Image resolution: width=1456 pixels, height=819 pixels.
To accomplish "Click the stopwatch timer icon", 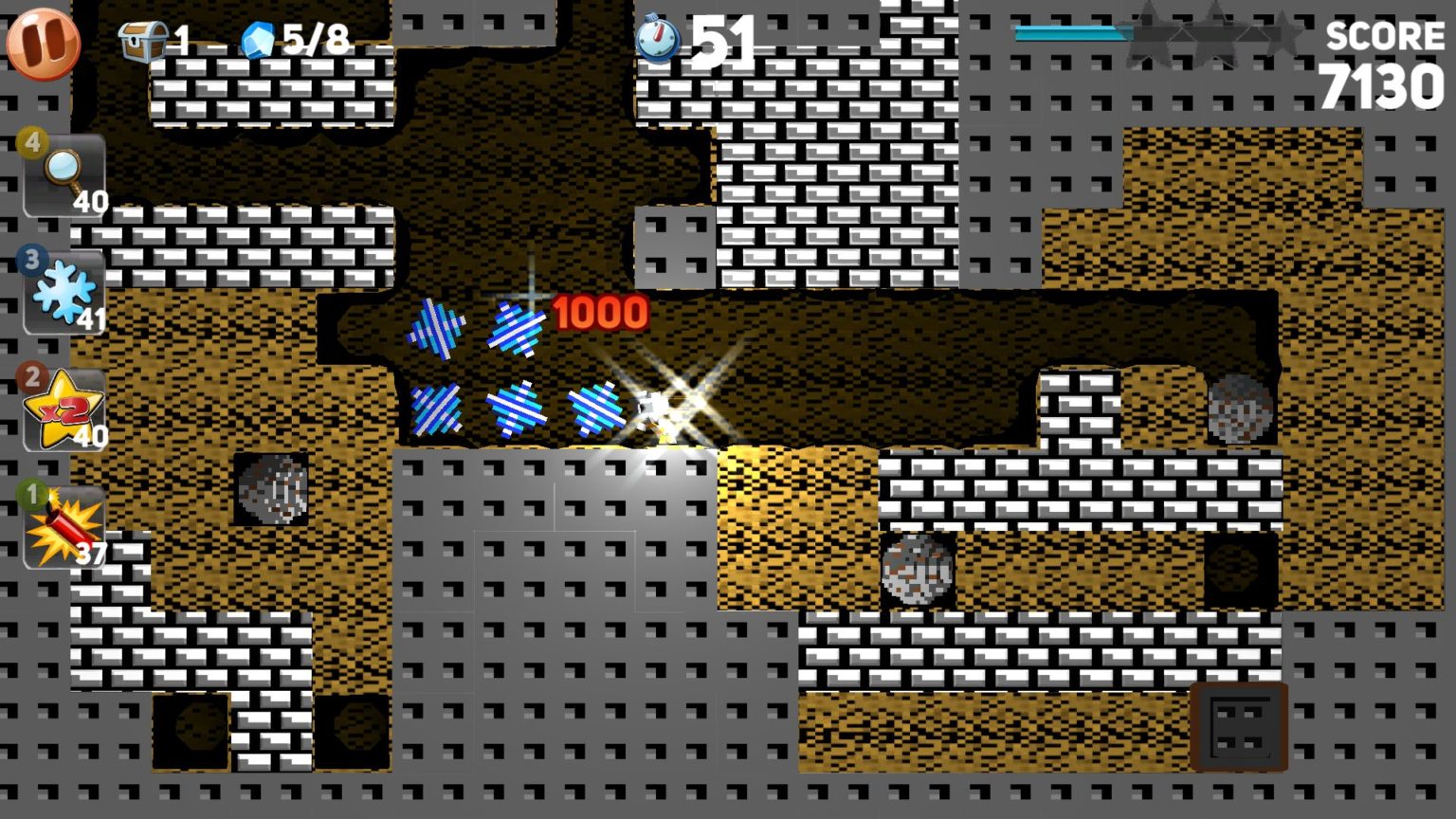I will [x=661, y=41].
